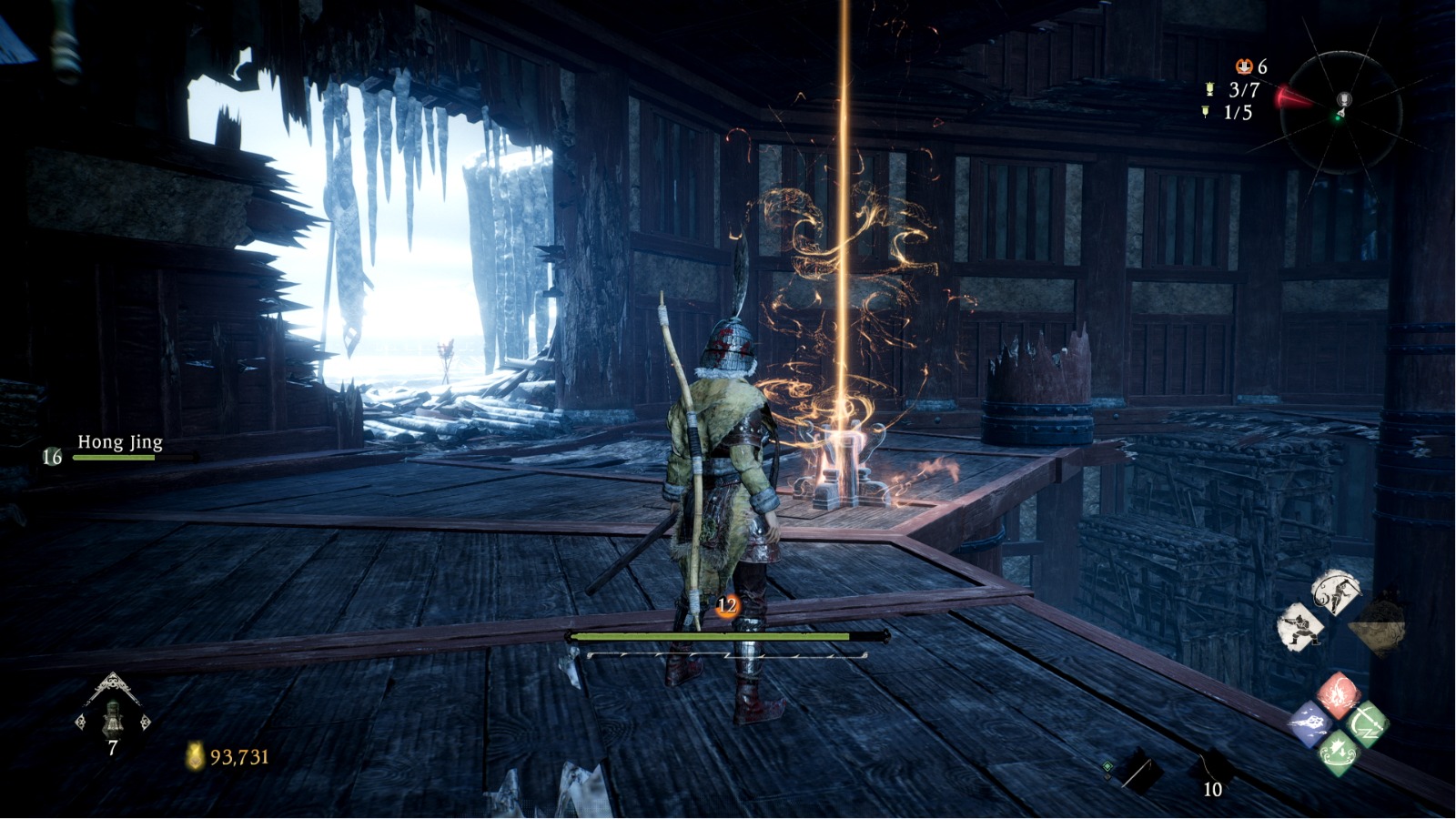1456x819 pixels.
Task: Select the bow slot with 10 arrows
Action: (1213, 771)
